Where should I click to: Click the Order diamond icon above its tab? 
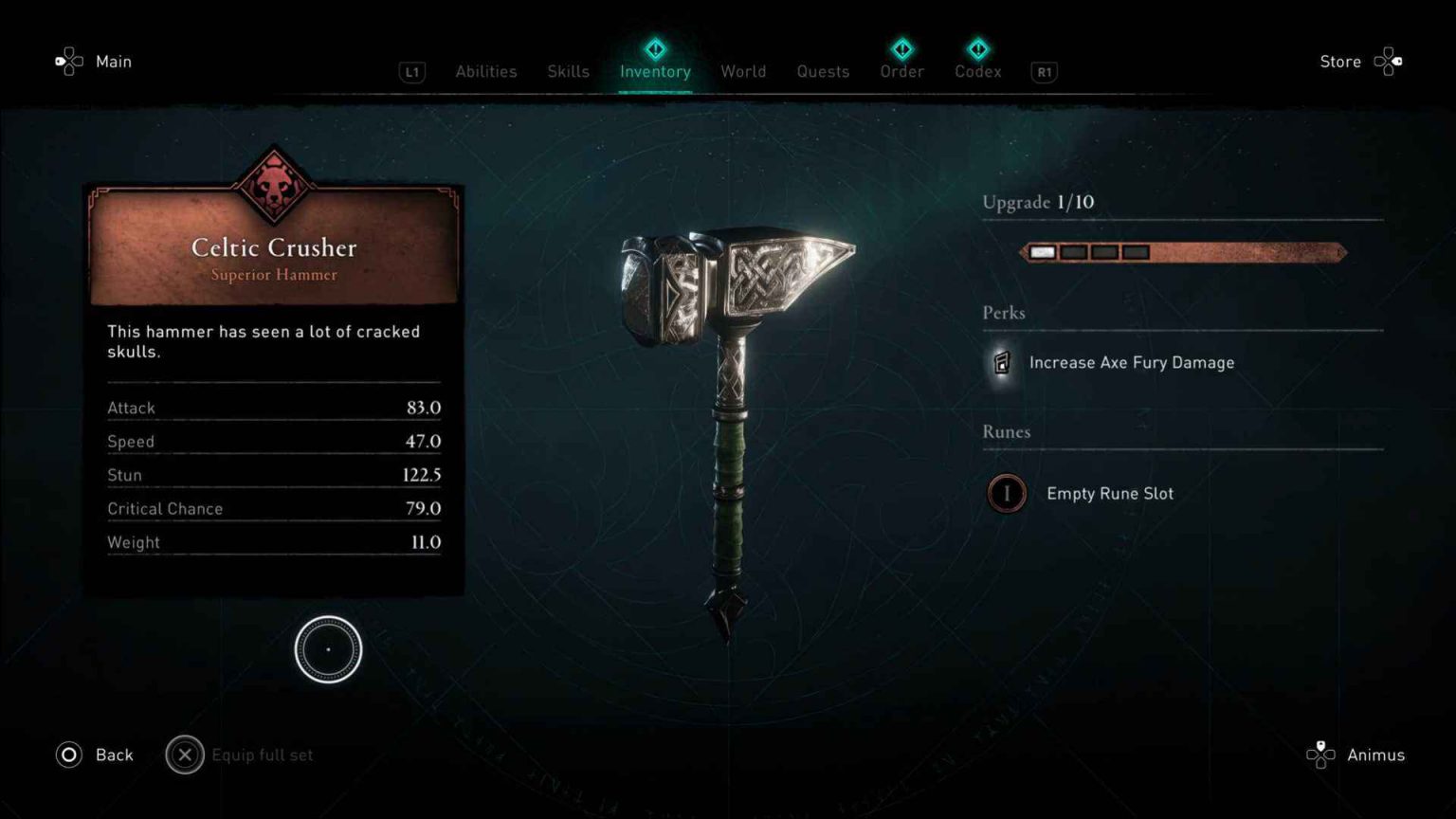click(901, 49)
